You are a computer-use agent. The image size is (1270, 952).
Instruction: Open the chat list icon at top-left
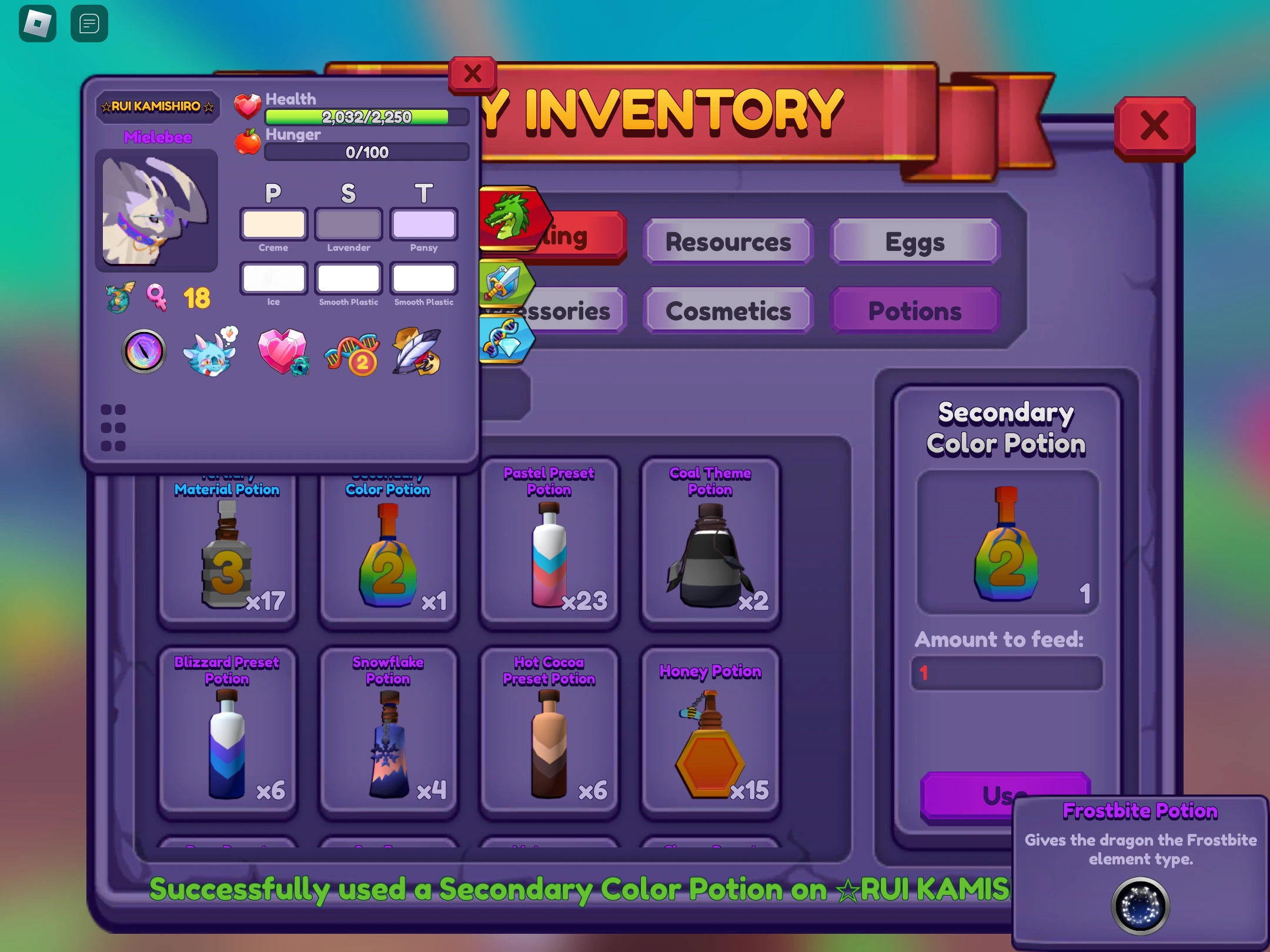tap(89, 24)
